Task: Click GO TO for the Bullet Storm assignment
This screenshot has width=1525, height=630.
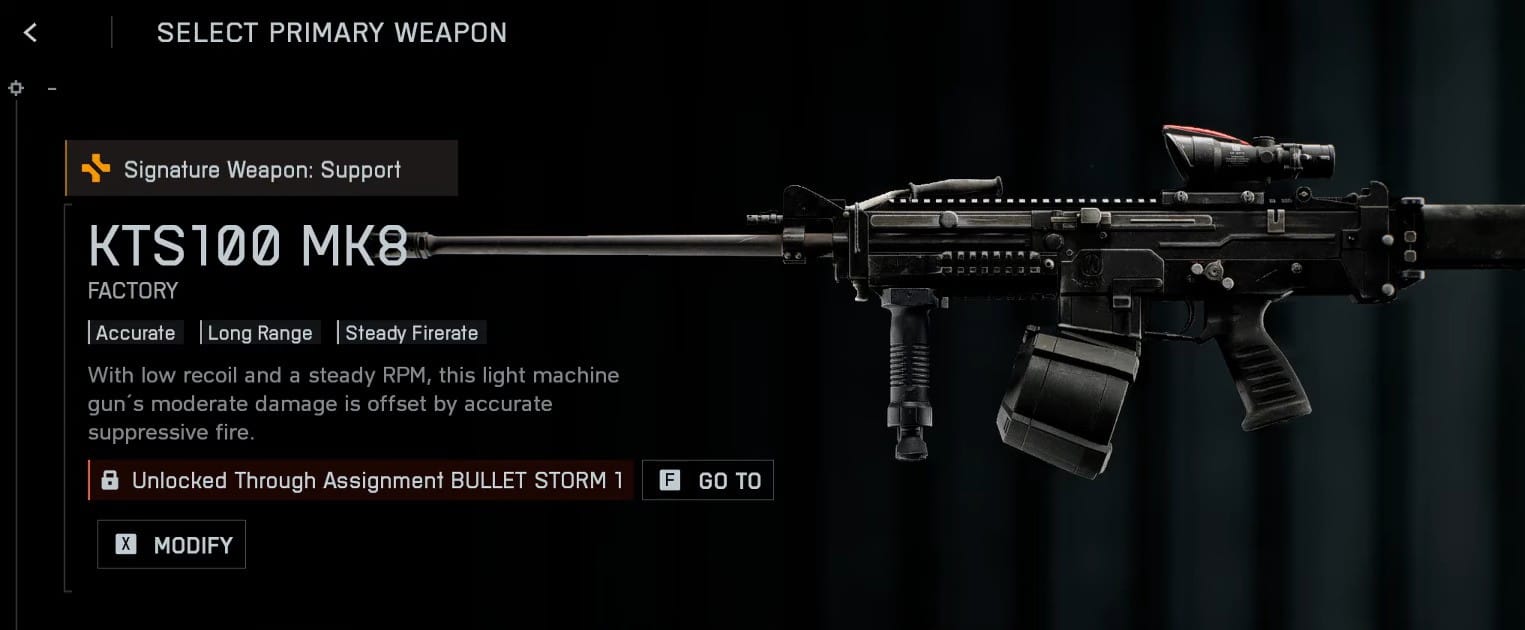Action: click(708, 481)
